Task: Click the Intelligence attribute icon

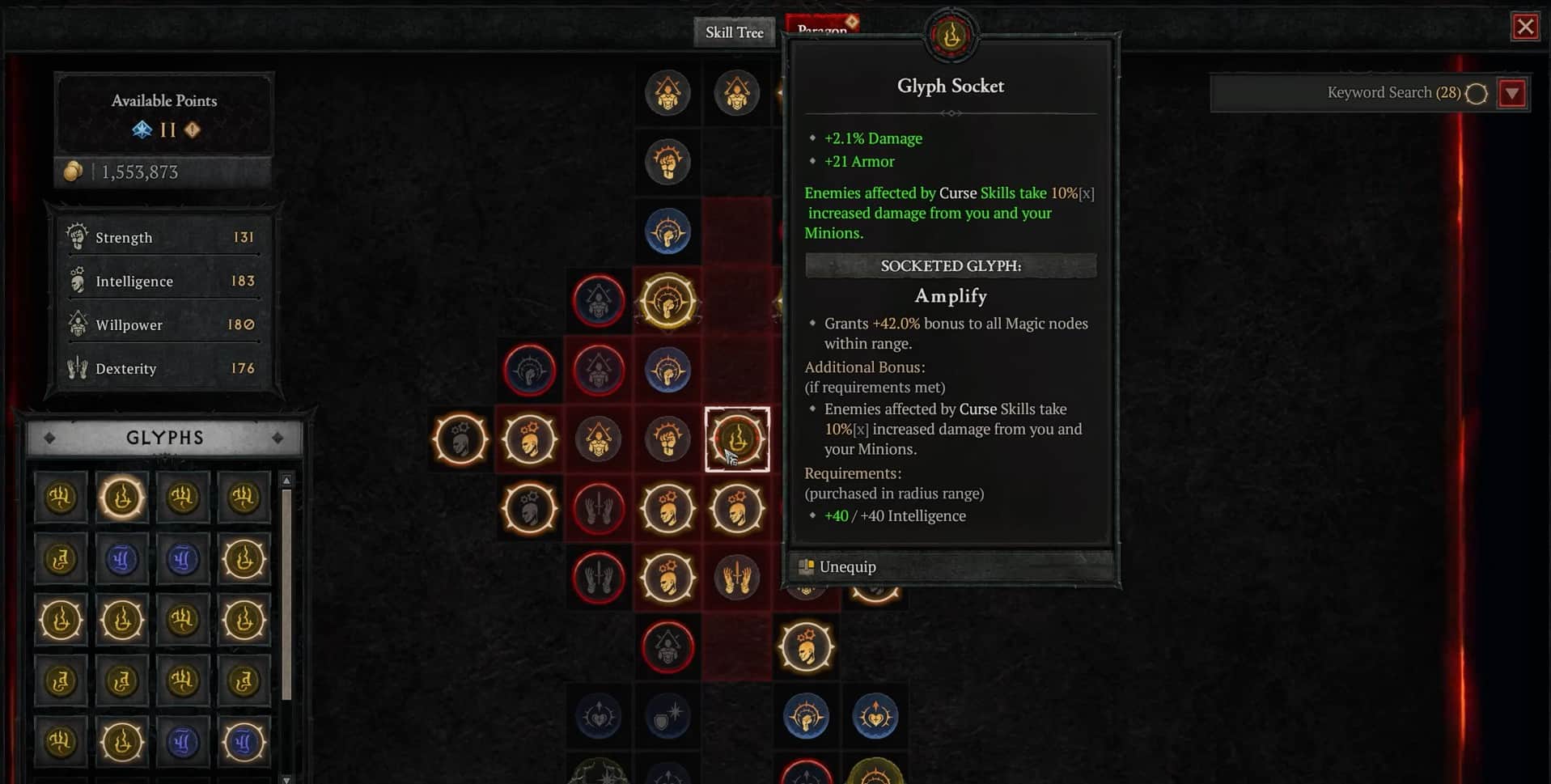Action: pyautogui.click(x=77, y=279)
